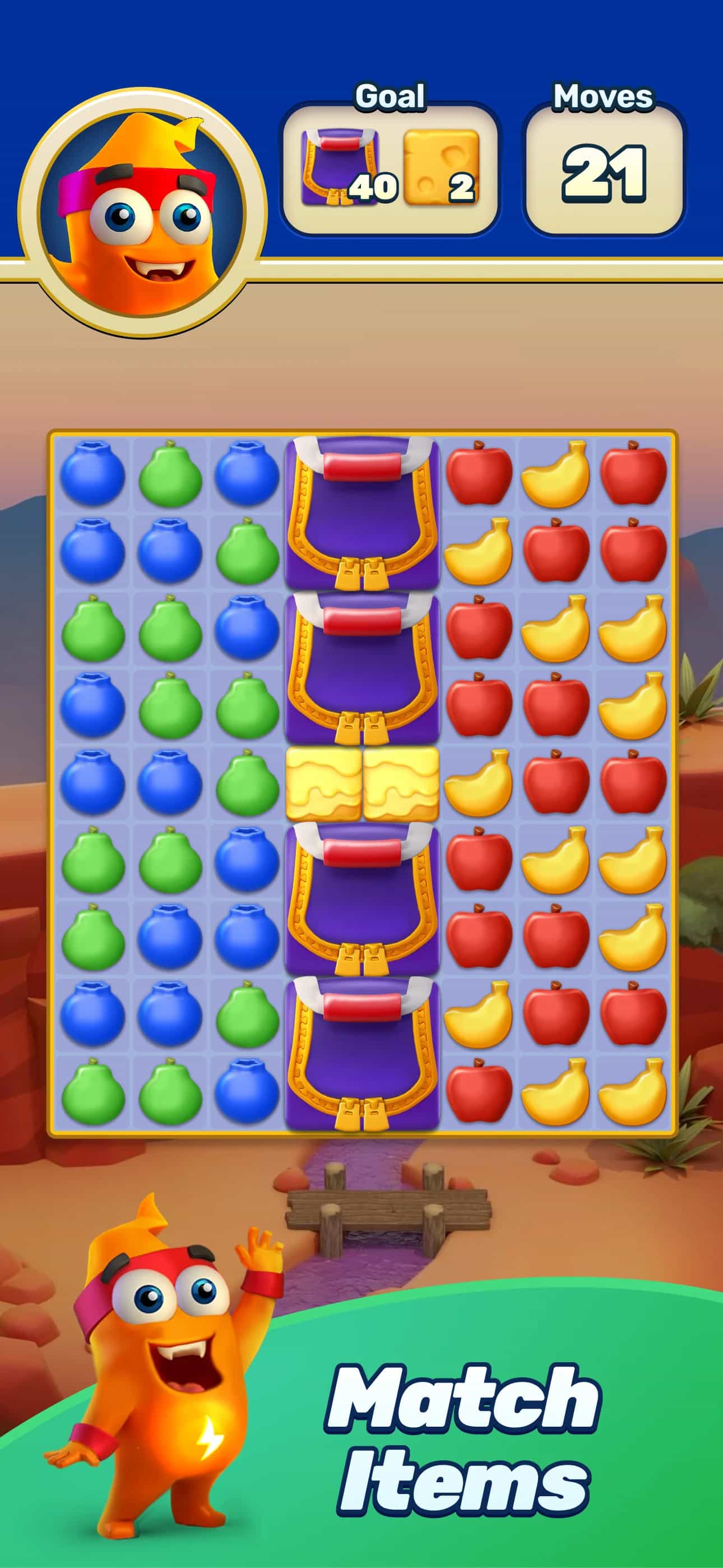Tap the right yellow cheese block on the board
This screenshot has width=723, height=1568.
click(402, 785)
